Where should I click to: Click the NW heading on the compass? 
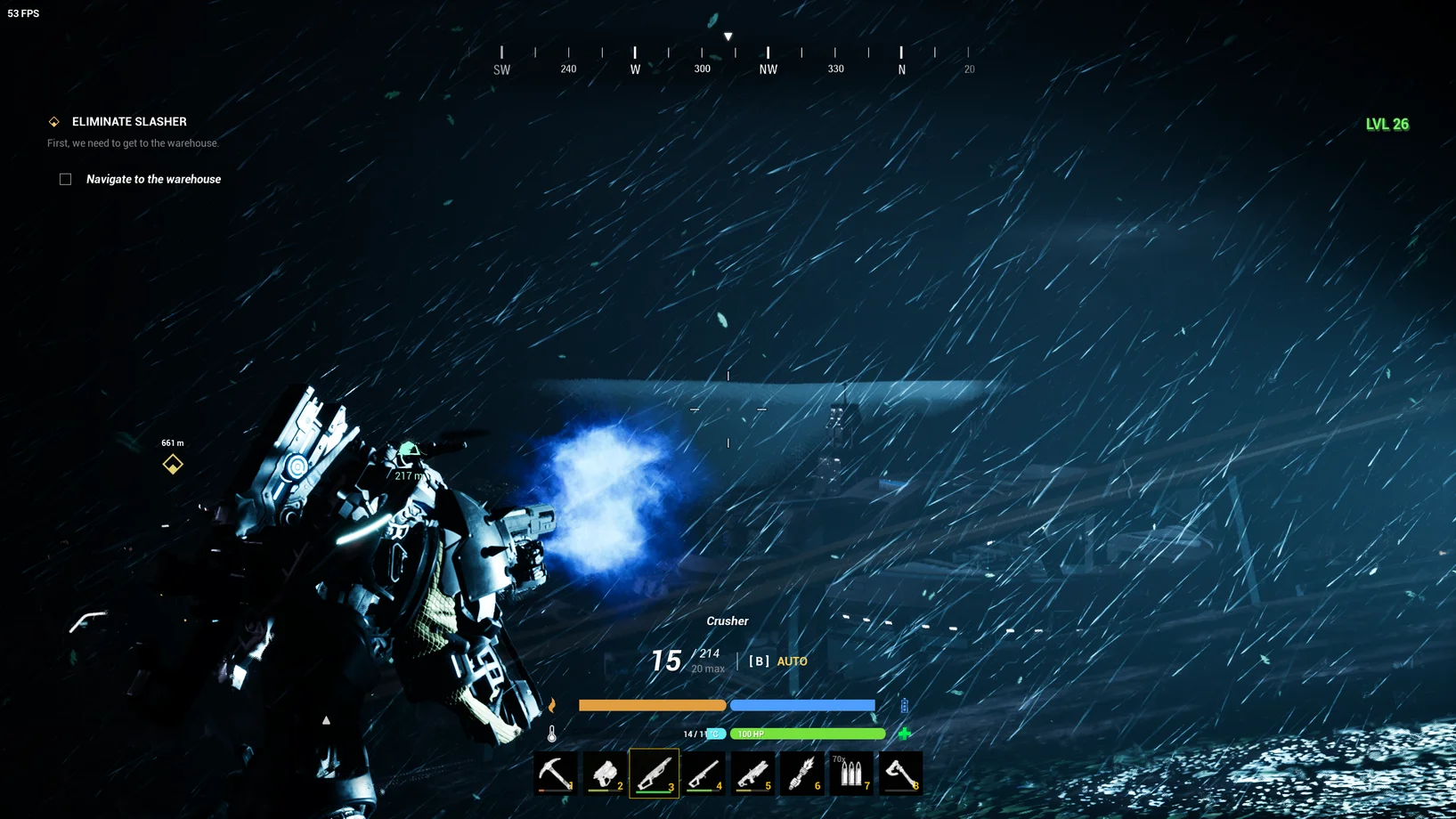click(768, 69)
